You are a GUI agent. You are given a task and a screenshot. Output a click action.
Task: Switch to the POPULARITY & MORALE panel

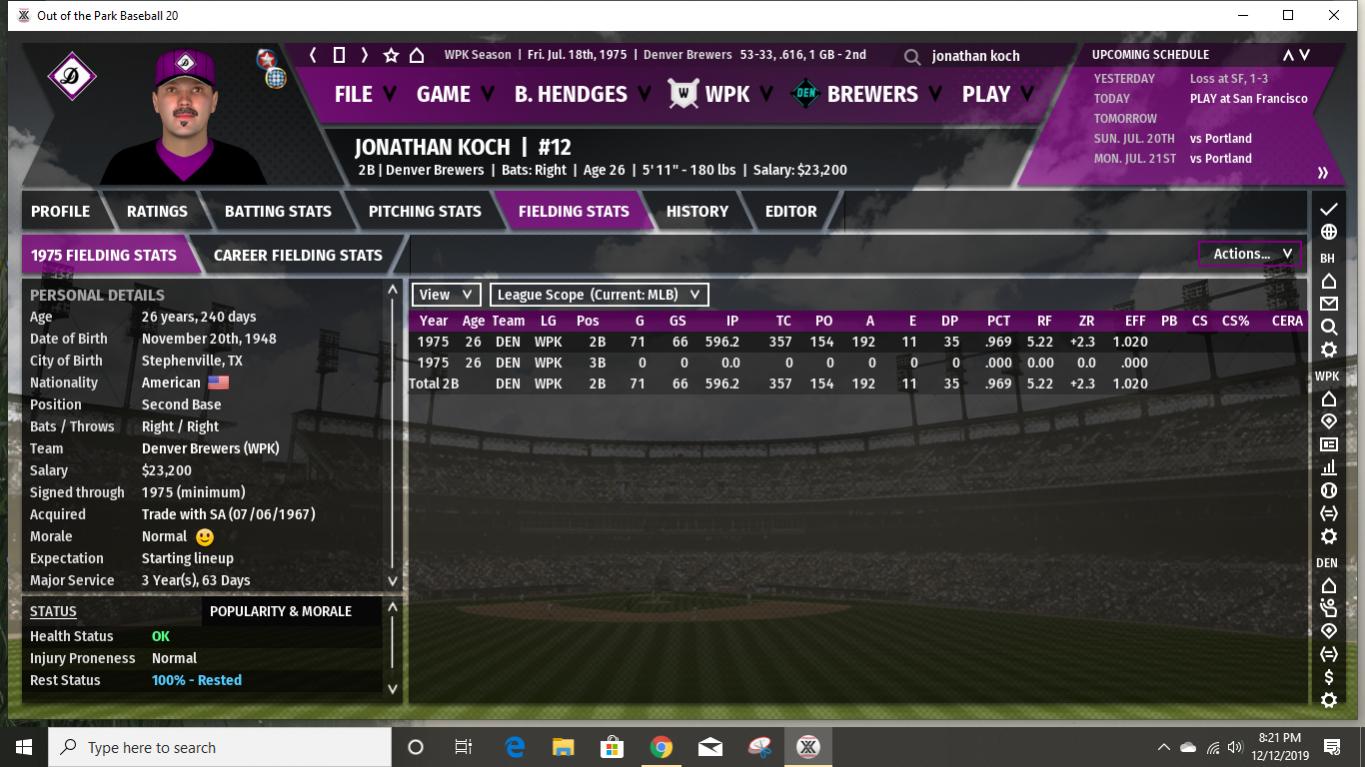click(x=281, y=611)
